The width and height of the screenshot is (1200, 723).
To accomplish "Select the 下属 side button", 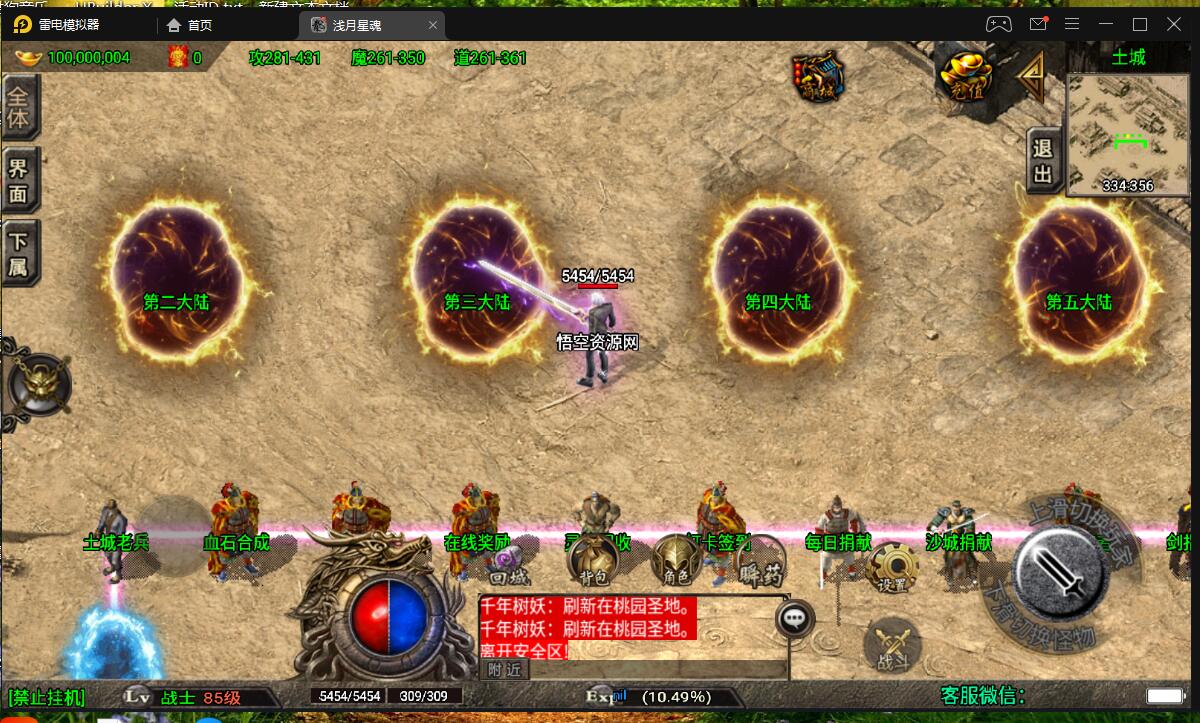I will pos(19,253).
